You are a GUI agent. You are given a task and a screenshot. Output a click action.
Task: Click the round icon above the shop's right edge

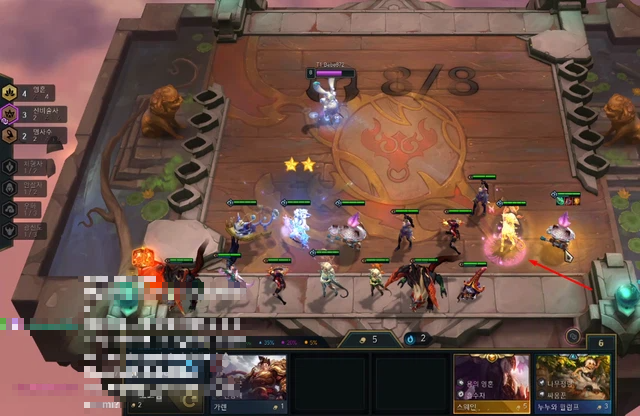(574, 337)
